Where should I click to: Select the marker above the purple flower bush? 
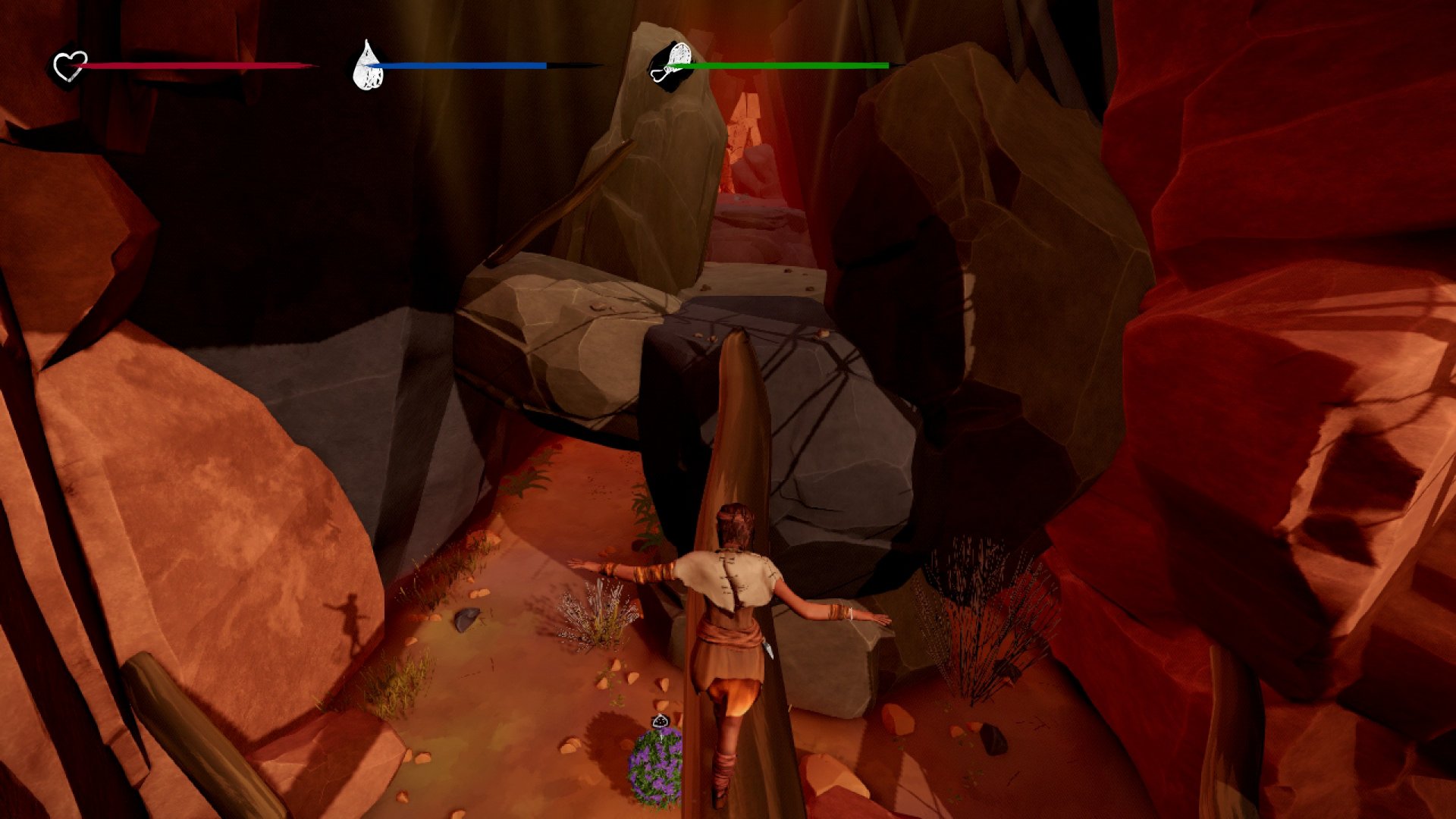(661, 720)
